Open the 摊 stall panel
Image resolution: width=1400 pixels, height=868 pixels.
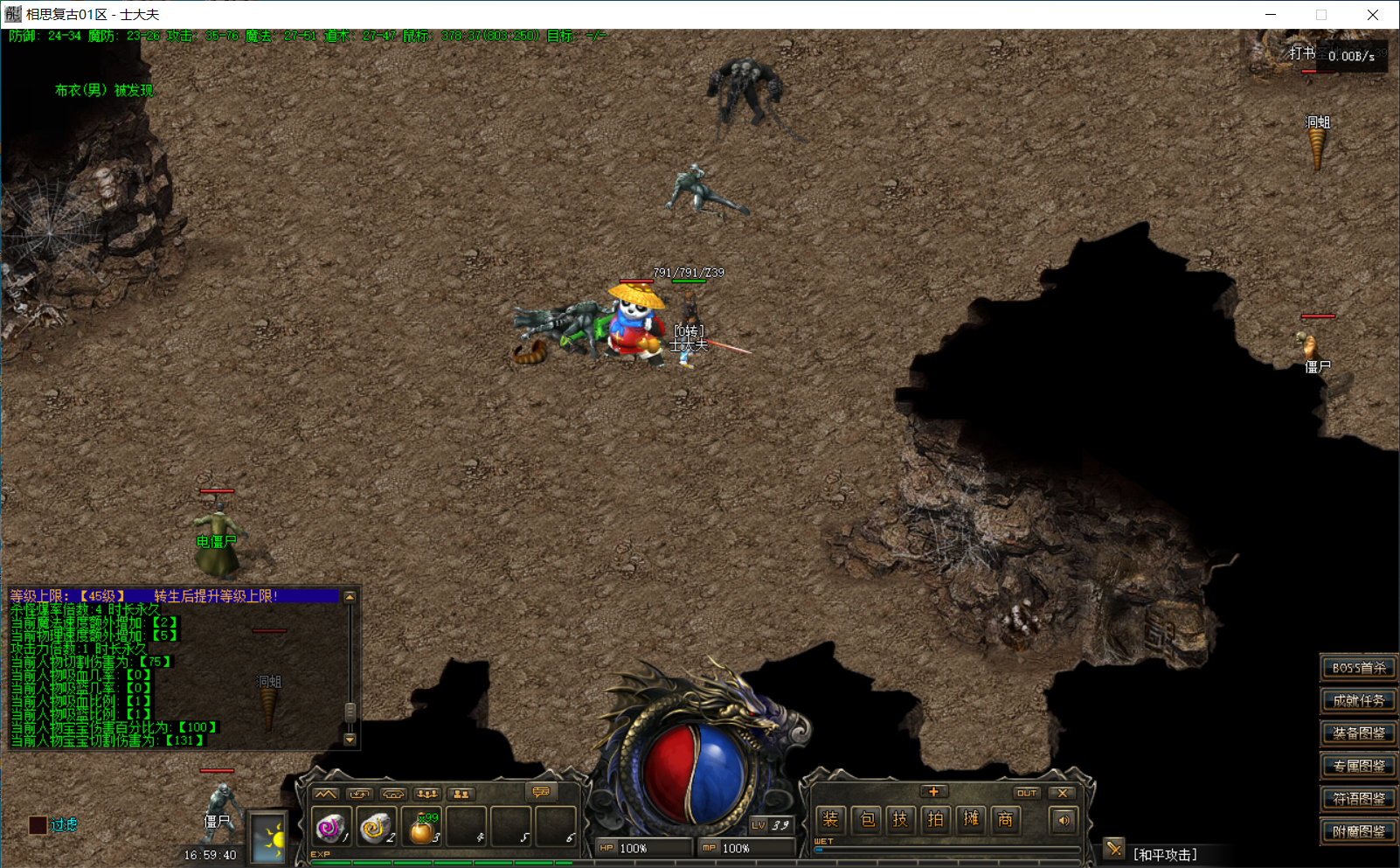tap(971, 819)
